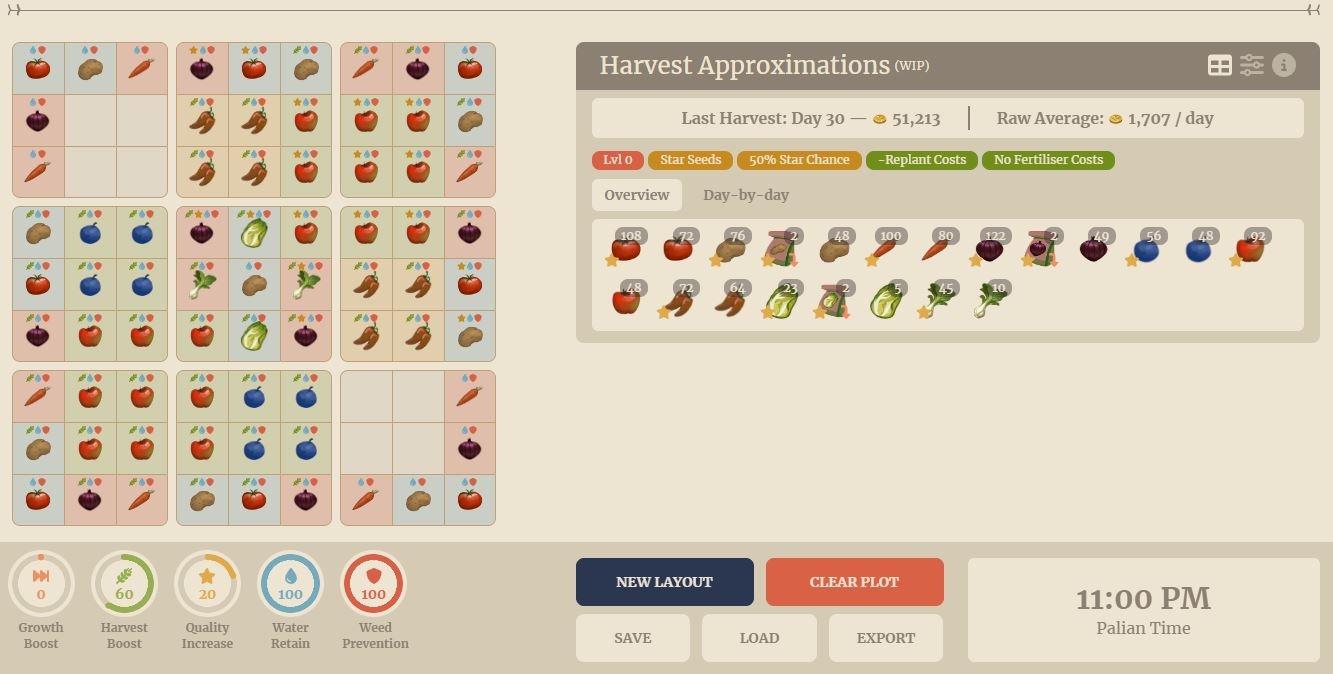This screenshot has width=1333, height=674.
Task: Toggle the 50% Star Chance tag
Action: (799, 160)
